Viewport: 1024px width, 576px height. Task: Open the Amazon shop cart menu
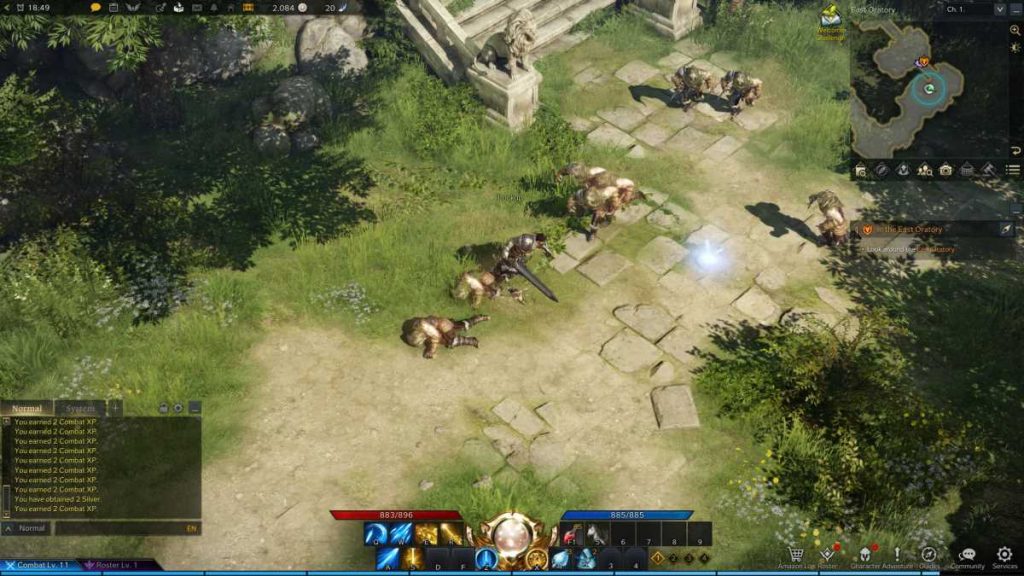(x=796, y=554)
